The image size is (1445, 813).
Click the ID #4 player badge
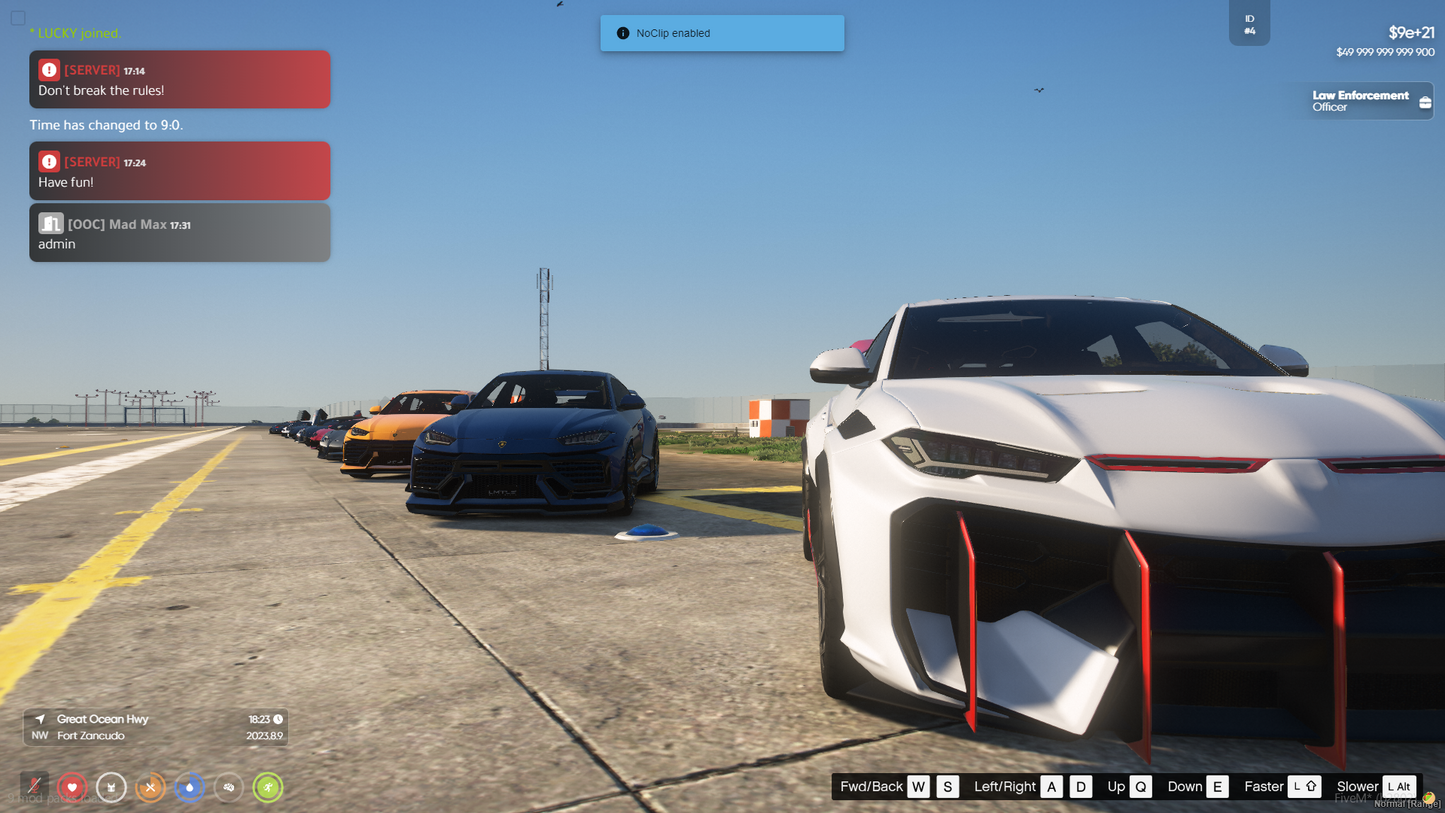tap(1249, 24)
